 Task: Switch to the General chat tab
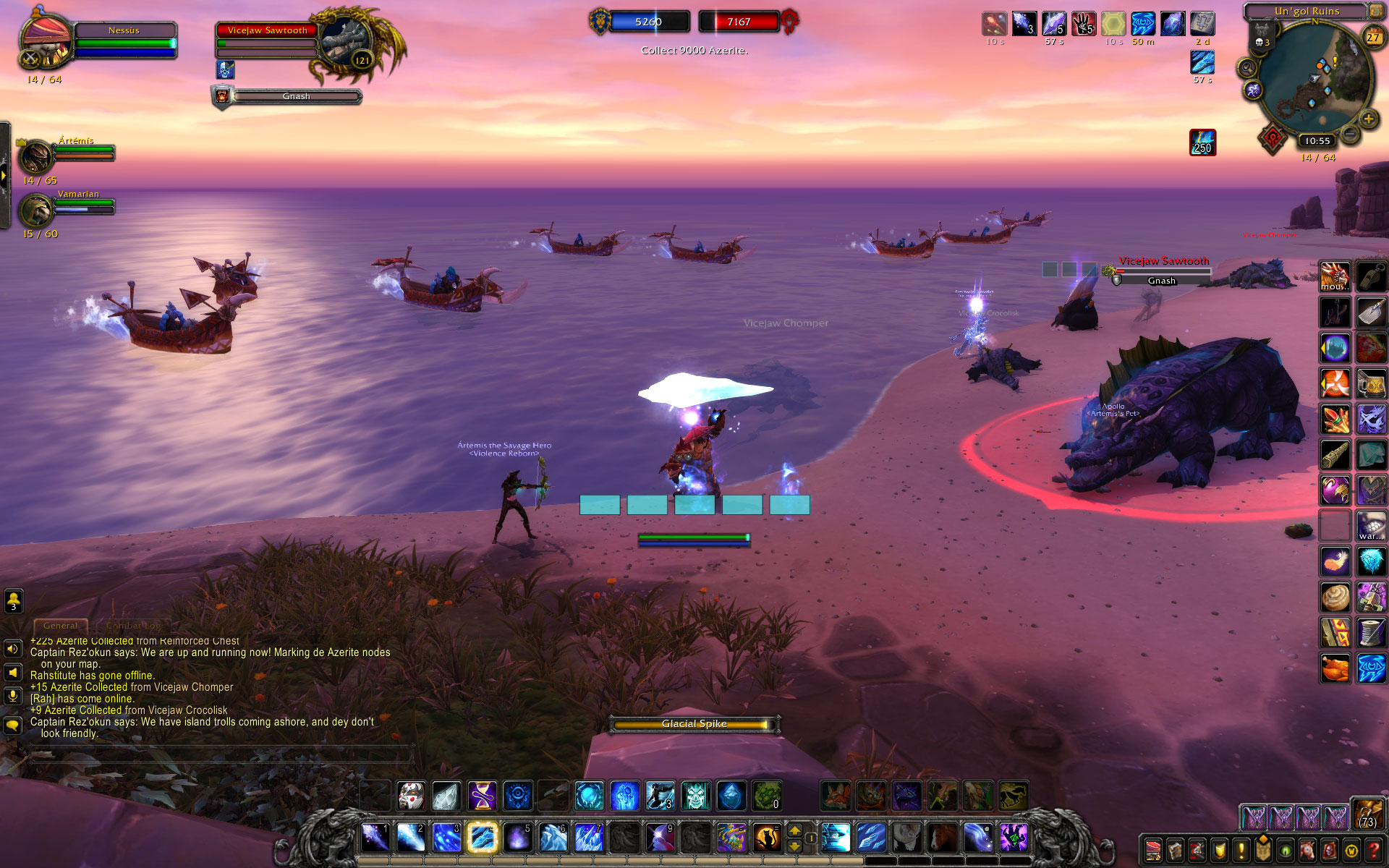pos(60,626)
